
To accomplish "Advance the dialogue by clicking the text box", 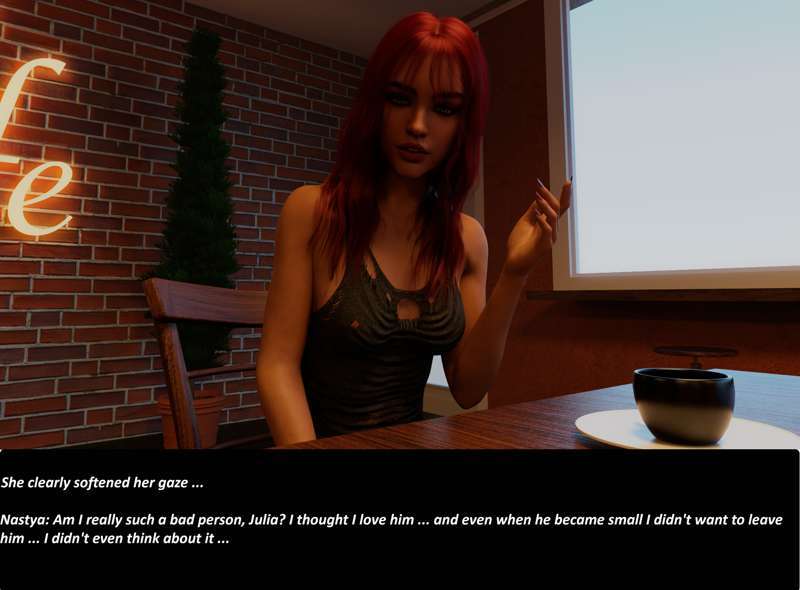I will [400, 518].
